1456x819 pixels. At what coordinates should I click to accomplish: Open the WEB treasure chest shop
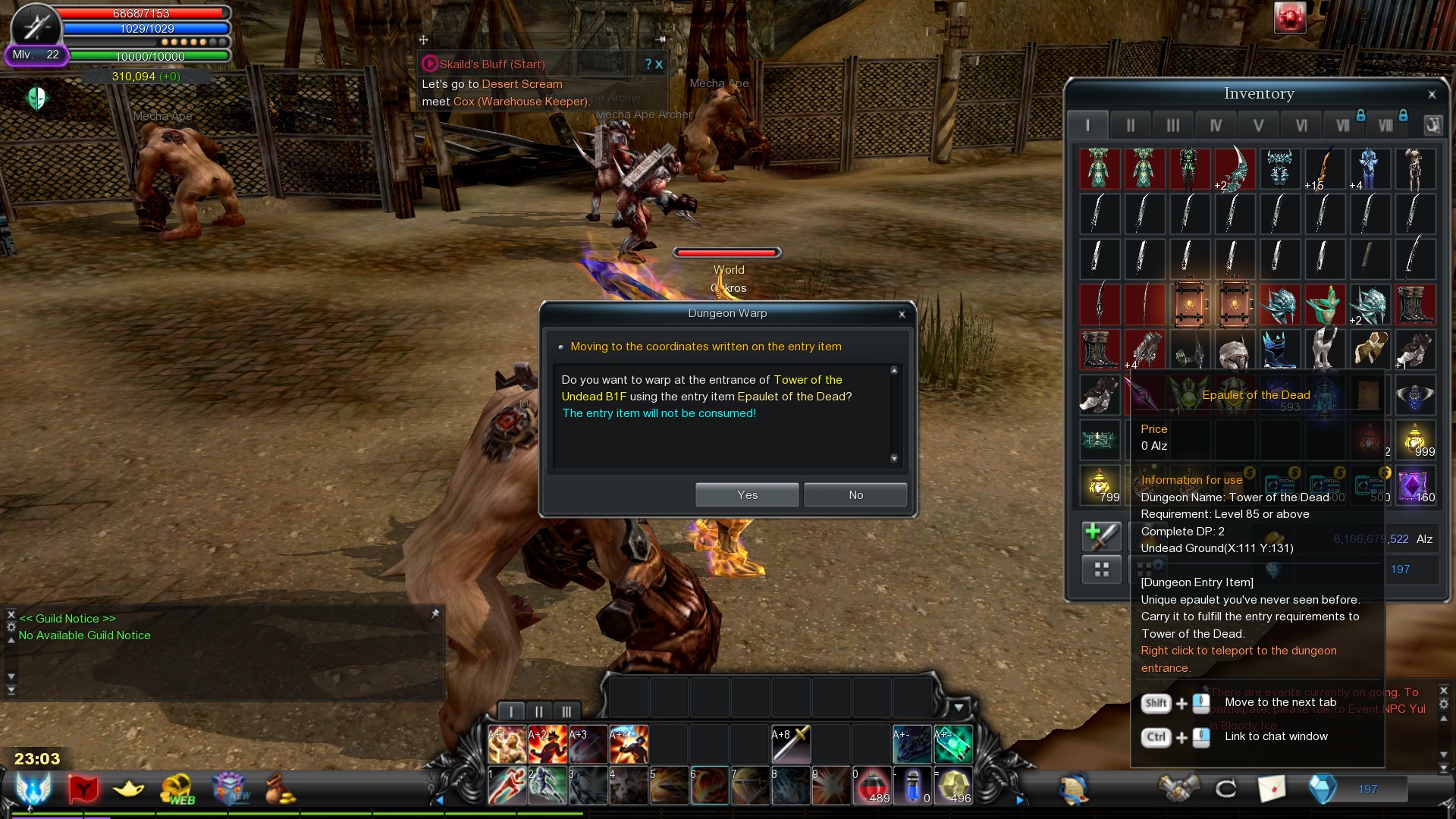coord(177,789)
